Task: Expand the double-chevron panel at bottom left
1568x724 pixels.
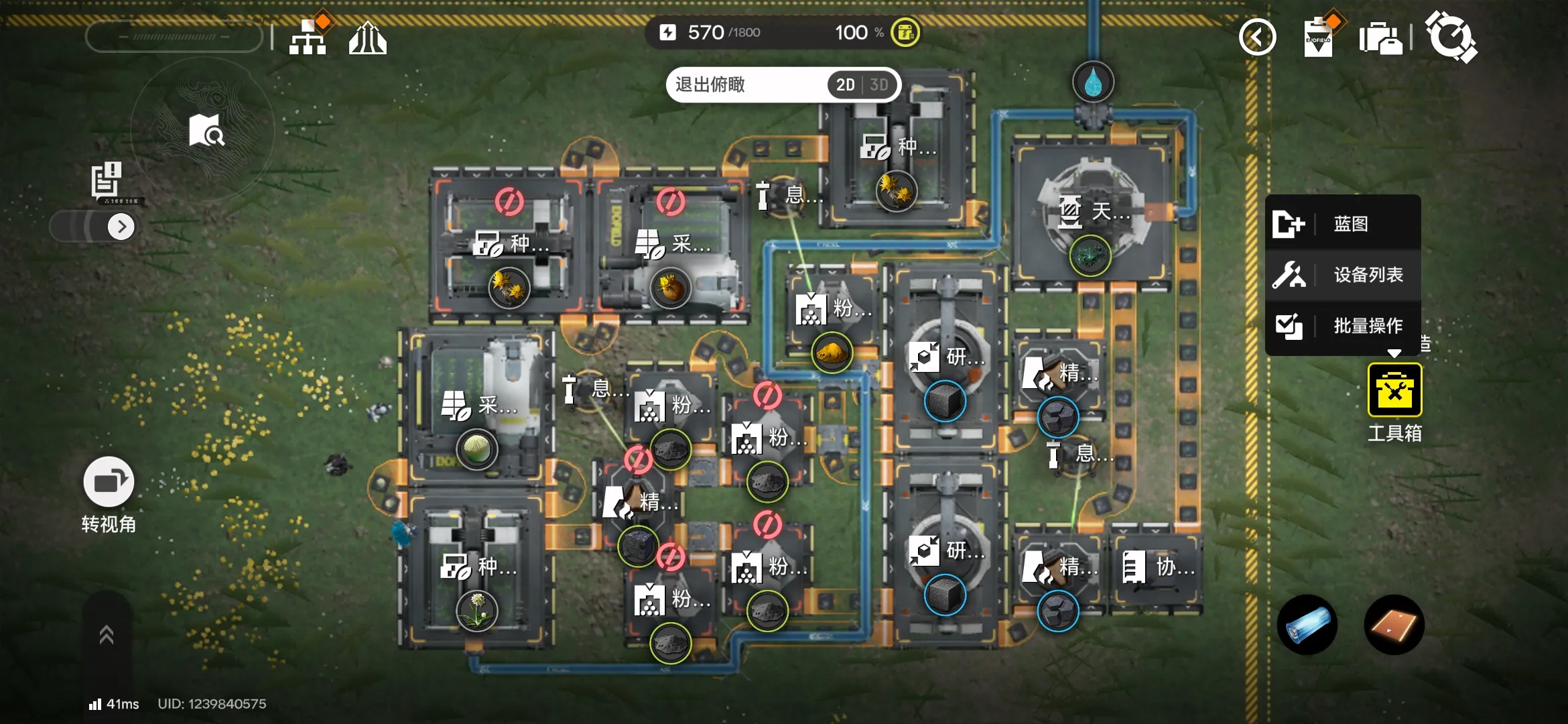Action: pyautogui.click(x=107, y=635)
